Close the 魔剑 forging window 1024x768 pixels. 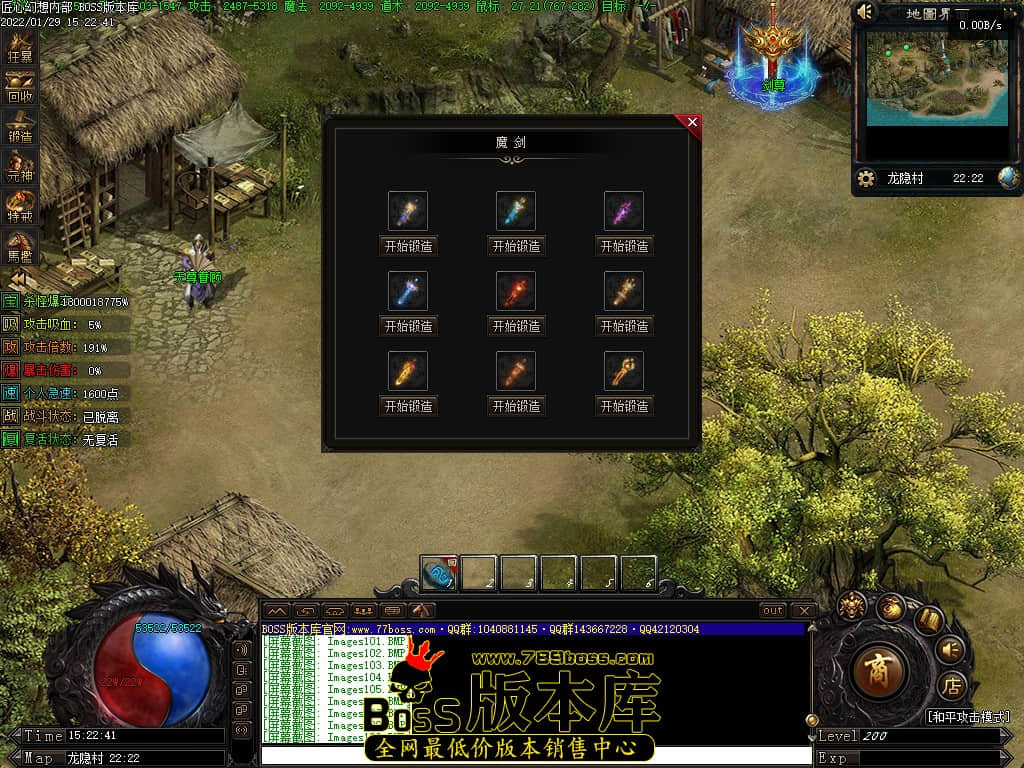click(691, 123)
